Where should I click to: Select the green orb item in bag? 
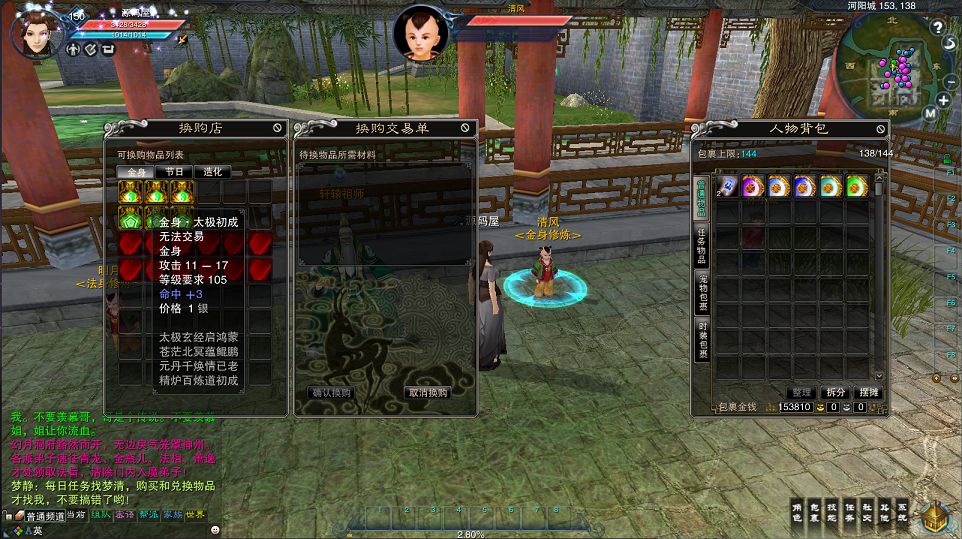coord(856,185)
